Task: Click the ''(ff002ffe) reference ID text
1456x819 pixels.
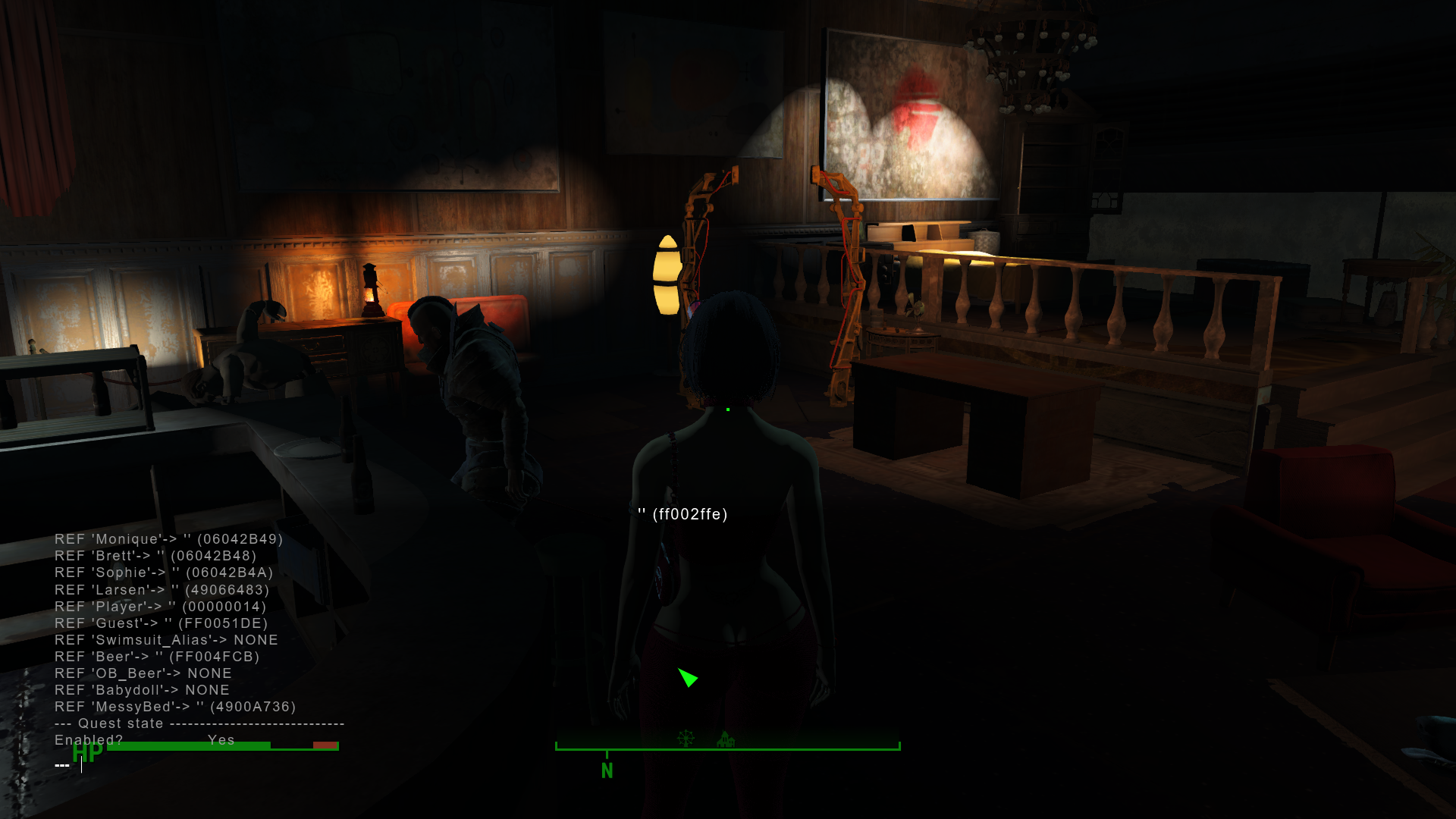Action: (x=682, y=513)
